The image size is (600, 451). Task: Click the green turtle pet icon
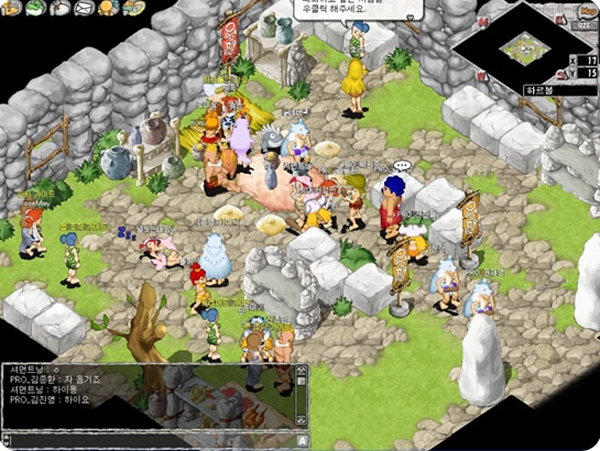35,7
